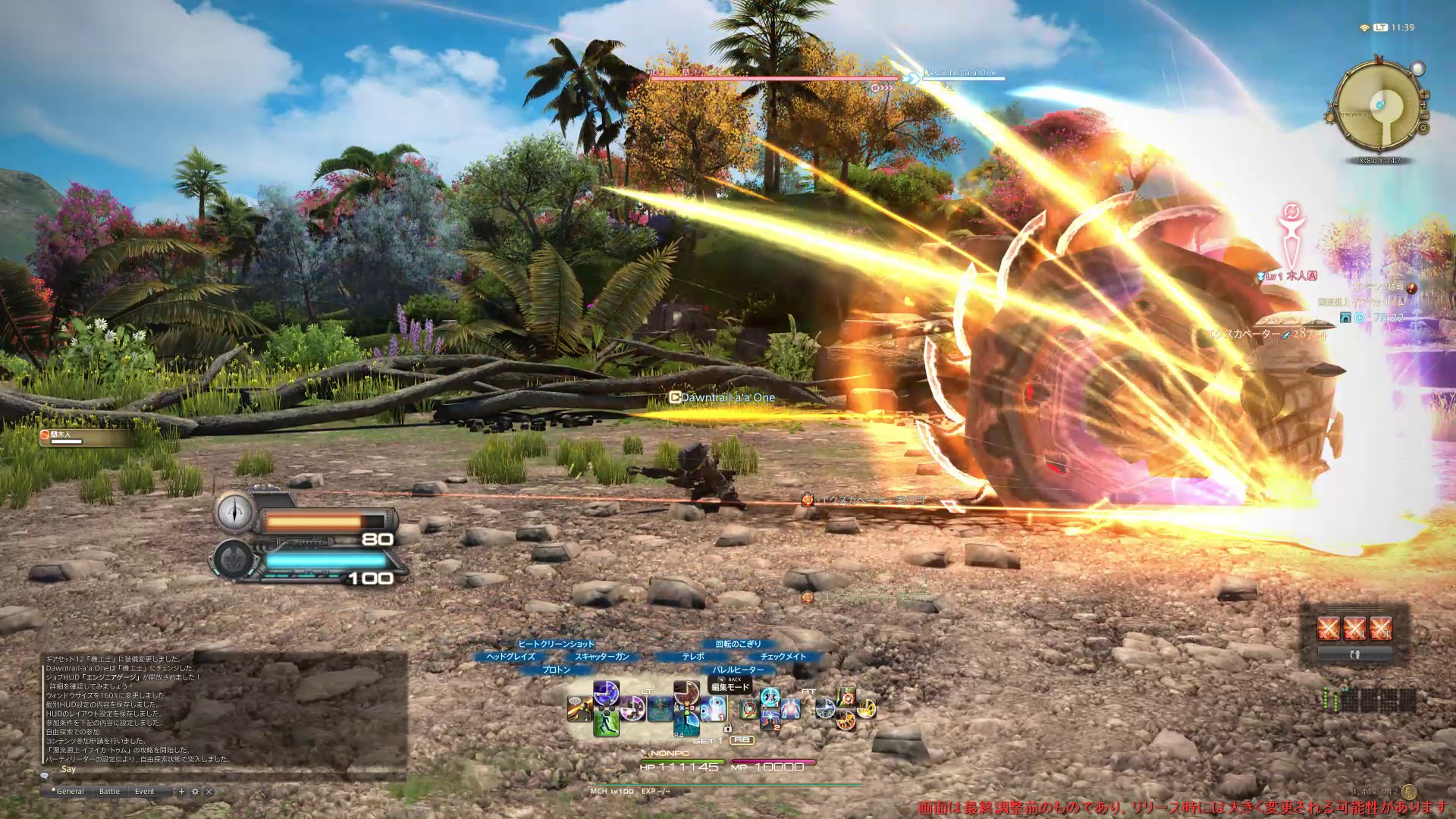Viewport: 1456px width, 819px height.
Task: Add a new chat tab with plus button
Action: click(x=181, y=791)
